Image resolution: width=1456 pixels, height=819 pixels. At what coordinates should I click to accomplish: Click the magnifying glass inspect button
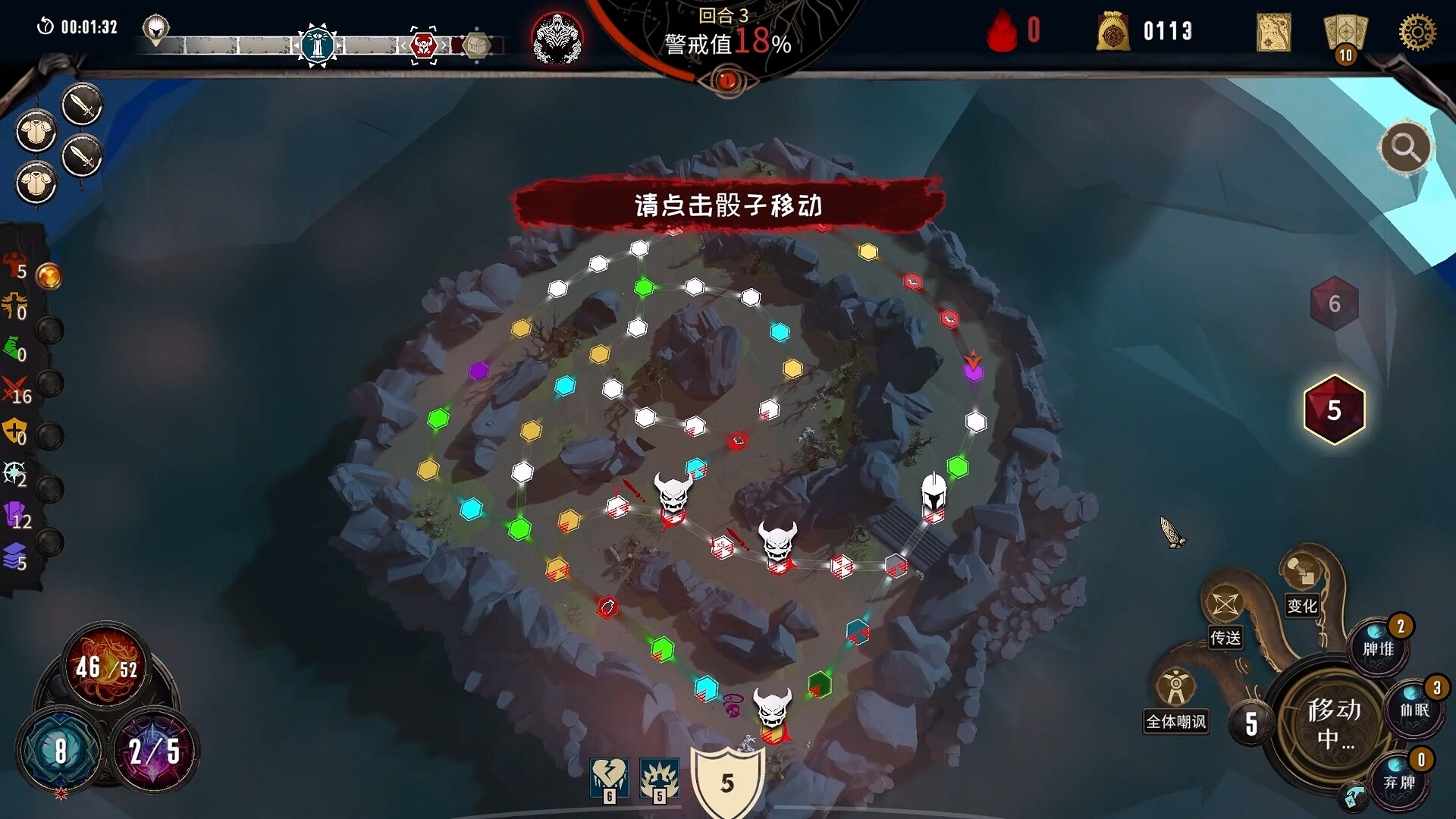coord(1405,147)
